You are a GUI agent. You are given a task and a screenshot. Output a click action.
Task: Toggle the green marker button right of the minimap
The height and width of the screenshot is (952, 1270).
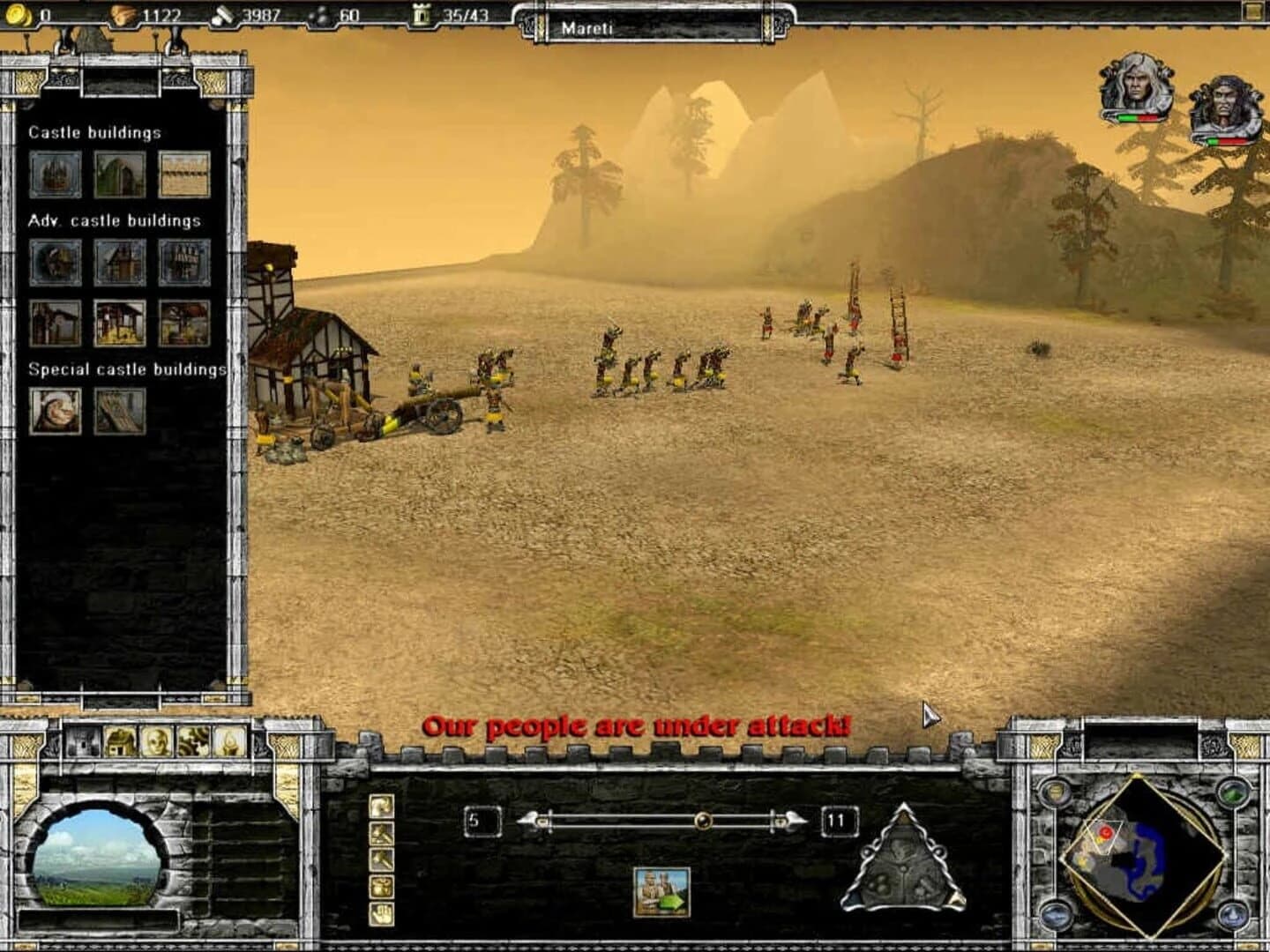click(1234, 793)
